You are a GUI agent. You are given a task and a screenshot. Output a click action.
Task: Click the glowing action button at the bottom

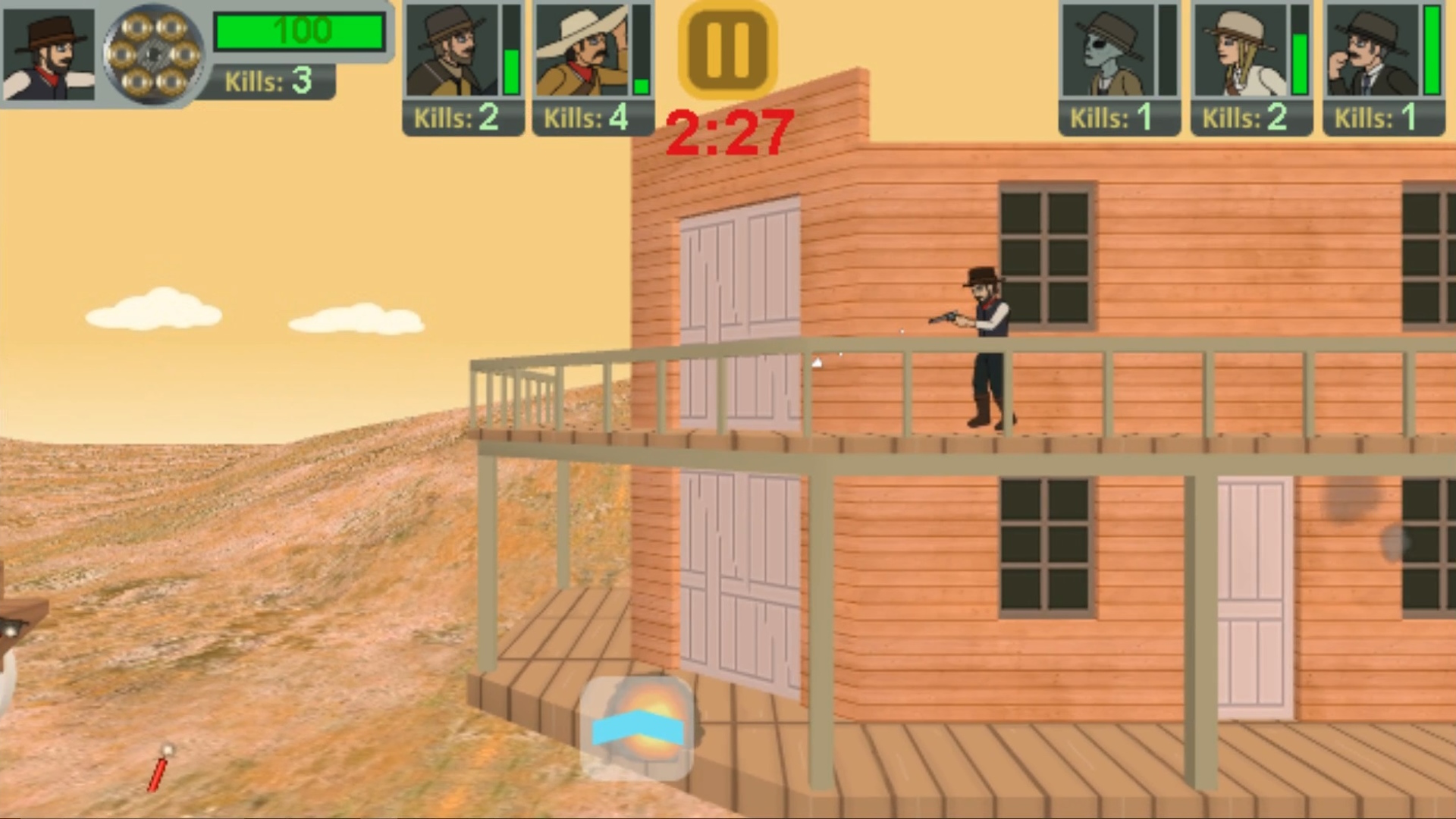639,724
